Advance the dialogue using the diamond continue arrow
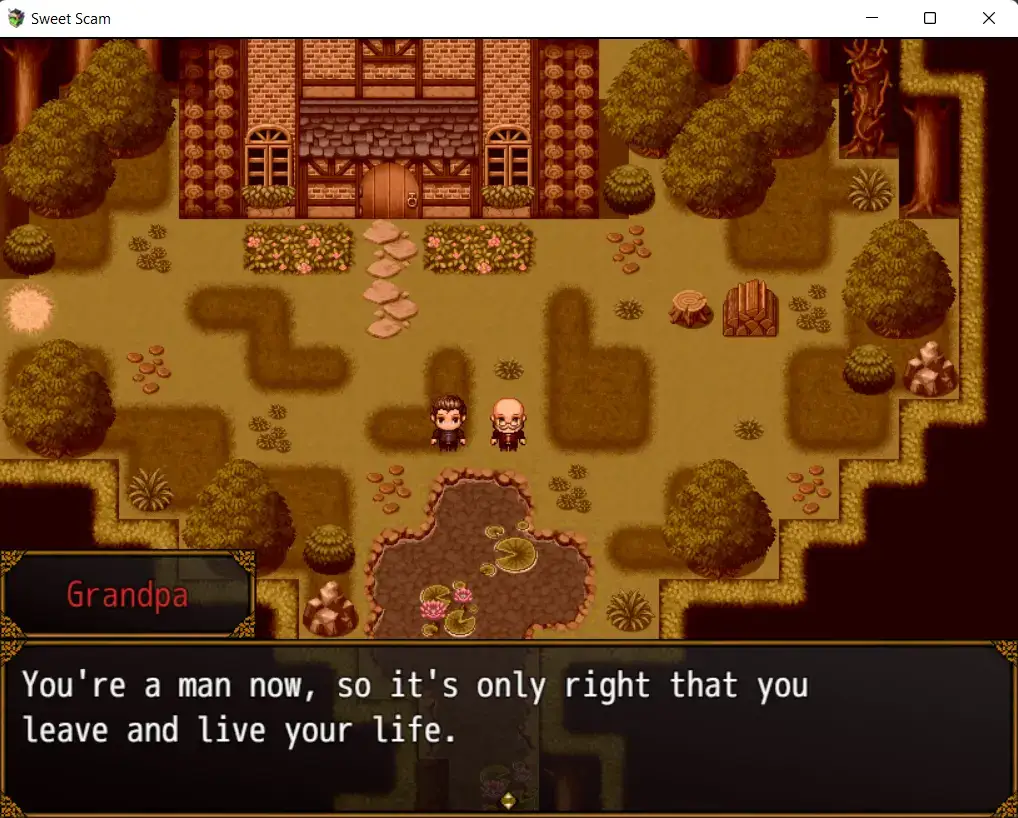 click(x=508, y=799)
